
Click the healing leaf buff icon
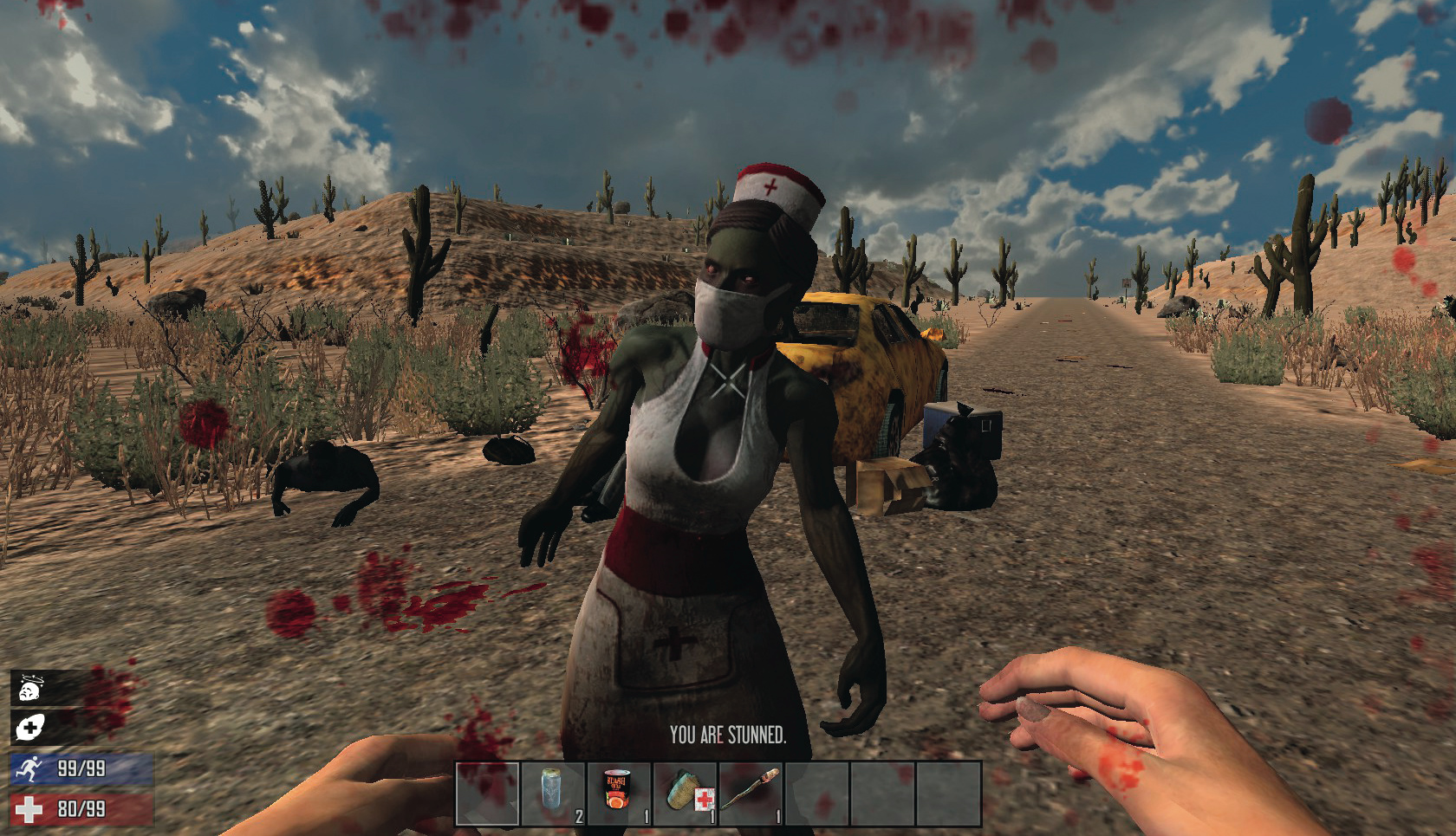tap(31, 728)
